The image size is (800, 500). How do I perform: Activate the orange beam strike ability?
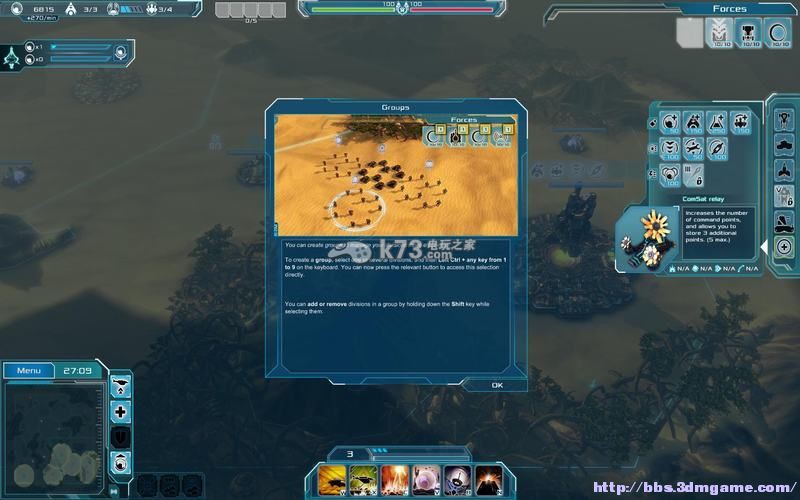[x=396, y=479]
